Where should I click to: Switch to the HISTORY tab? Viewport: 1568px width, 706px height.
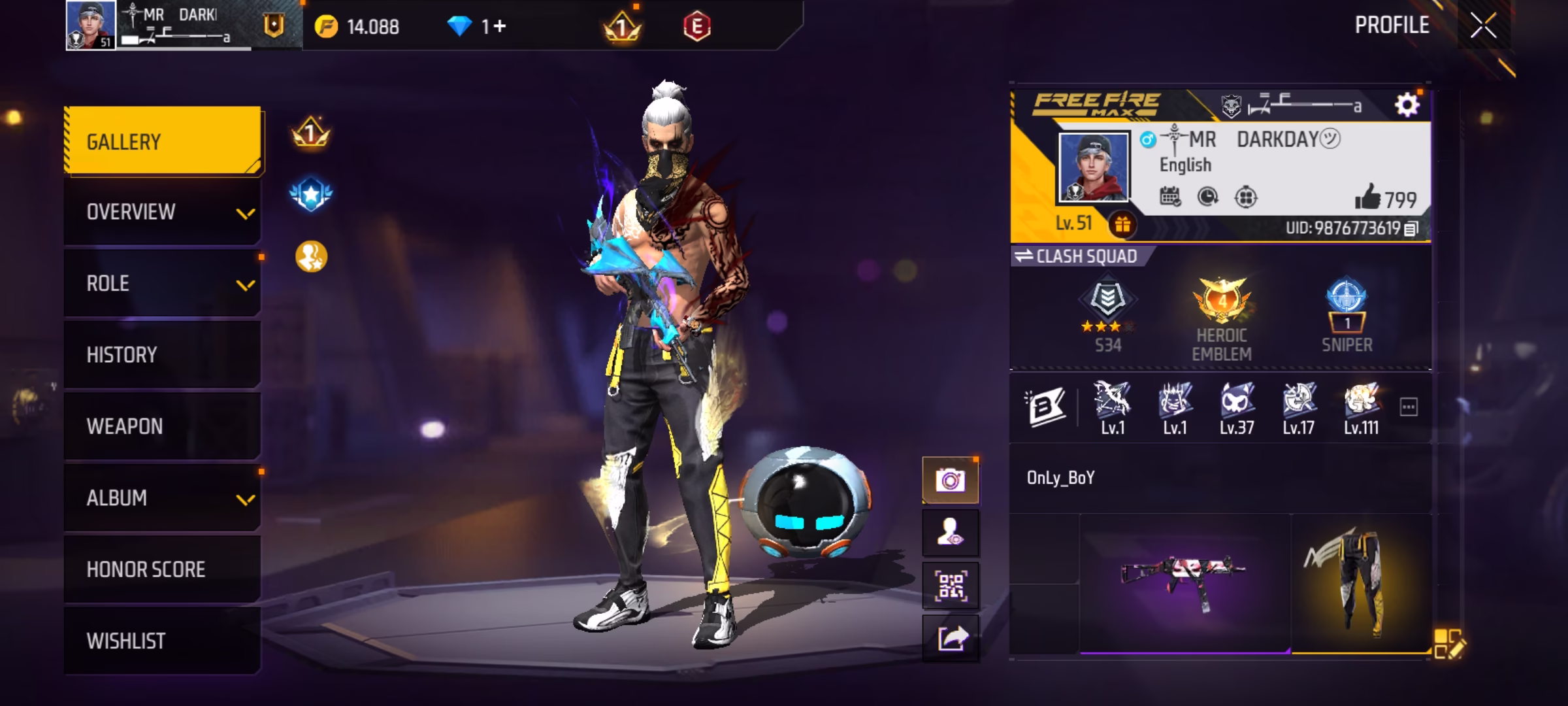pyautogui.click(x=162, y=354)
